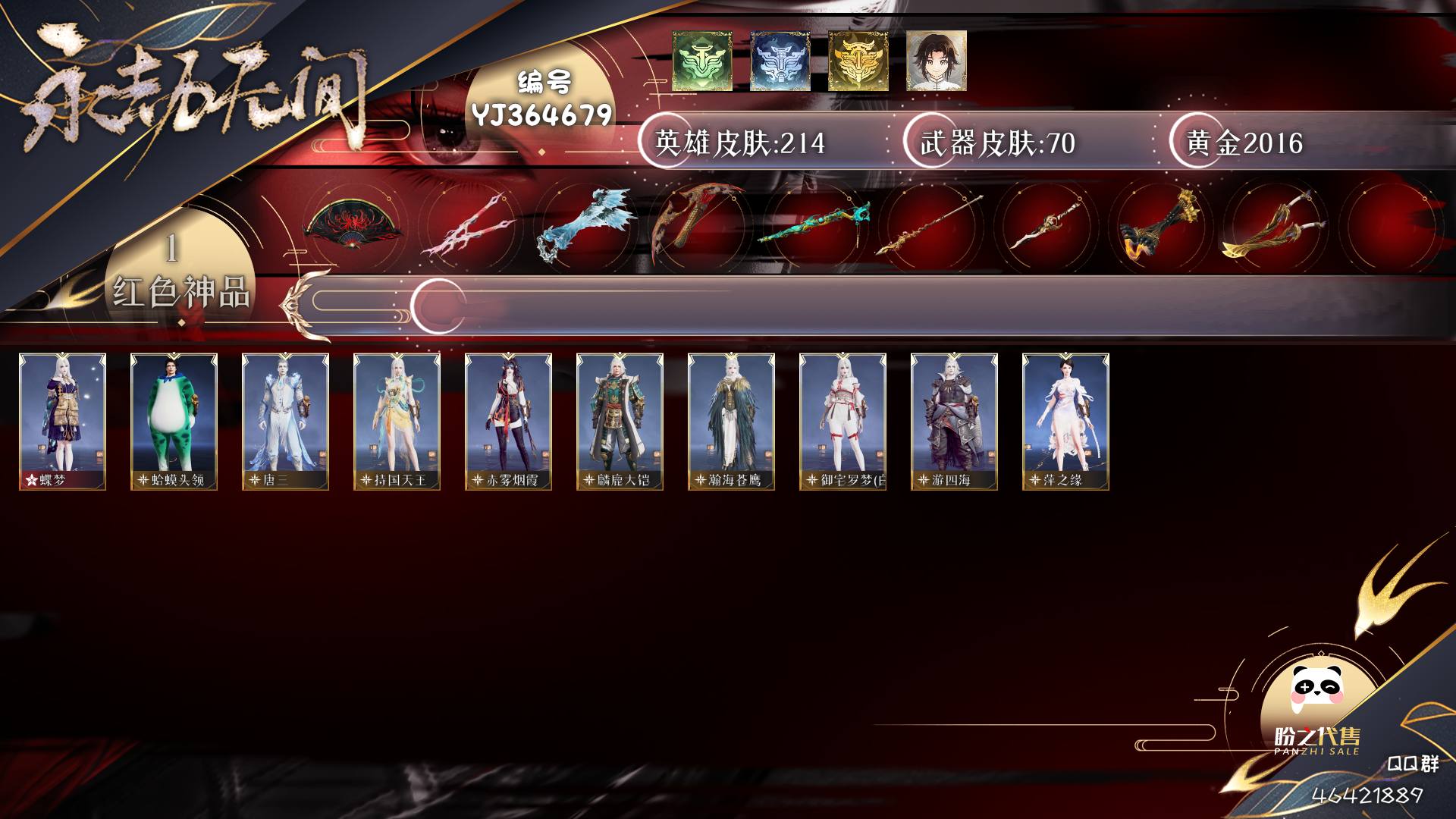Pick the 赤雾烟霞 skin card
The width and height of the screenshot is (1456, 819).
tap(508, 421)
